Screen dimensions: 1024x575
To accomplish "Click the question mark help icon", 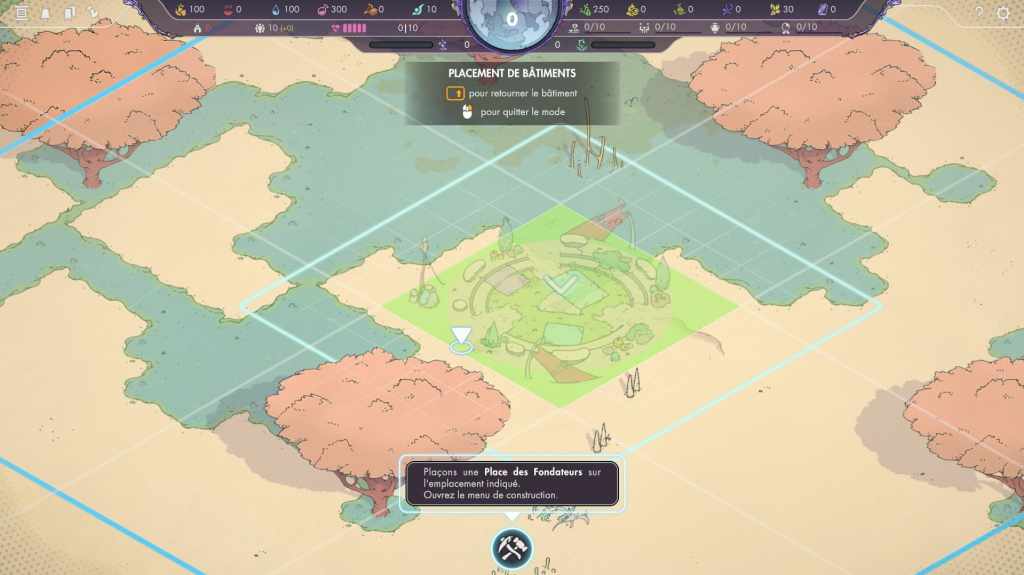I will click(x=979, y=13).
